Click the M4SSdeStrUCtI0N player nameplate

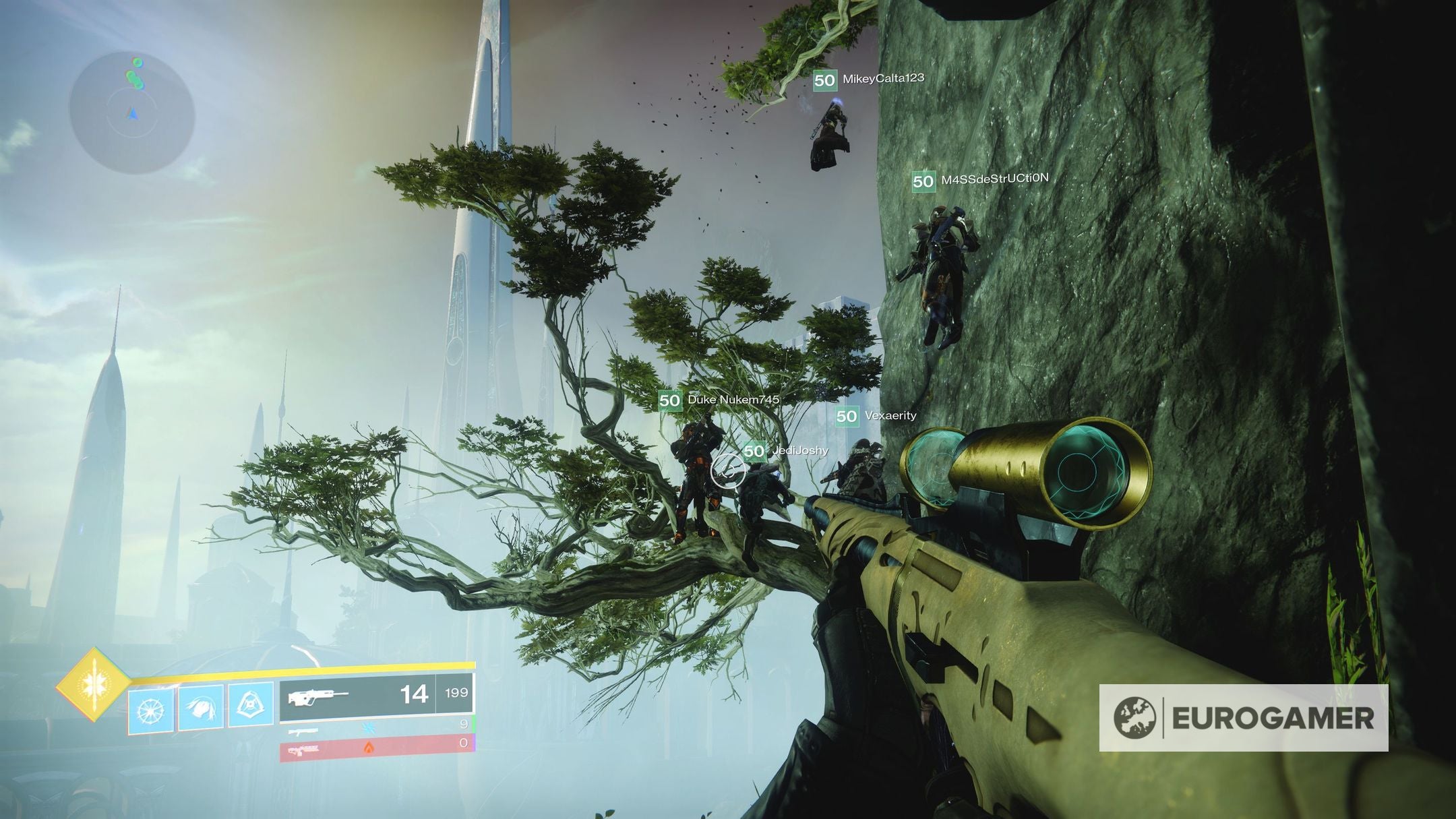(981, 180)
